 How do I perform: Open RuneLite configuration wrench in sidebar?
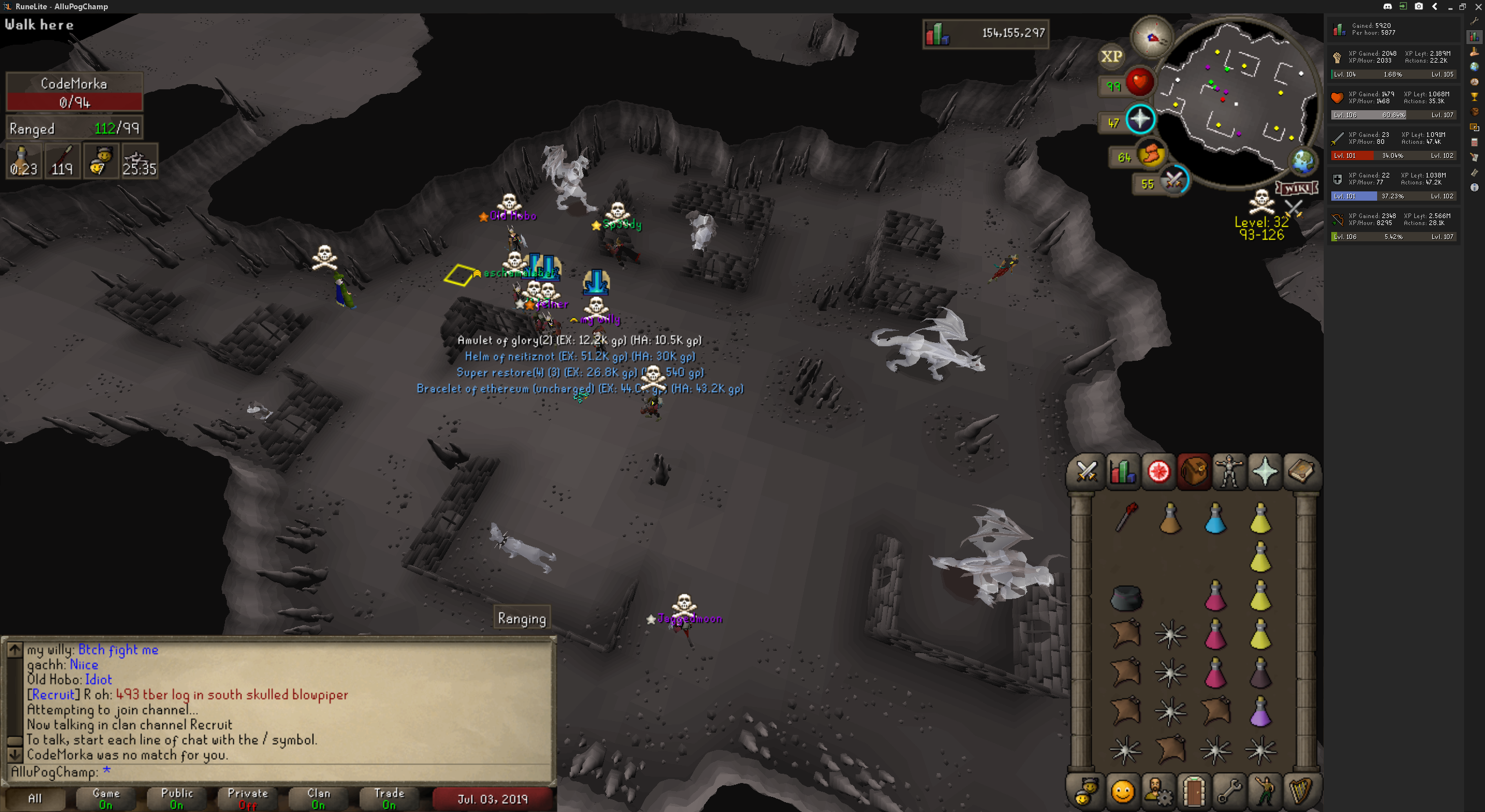click(1474, 21)
